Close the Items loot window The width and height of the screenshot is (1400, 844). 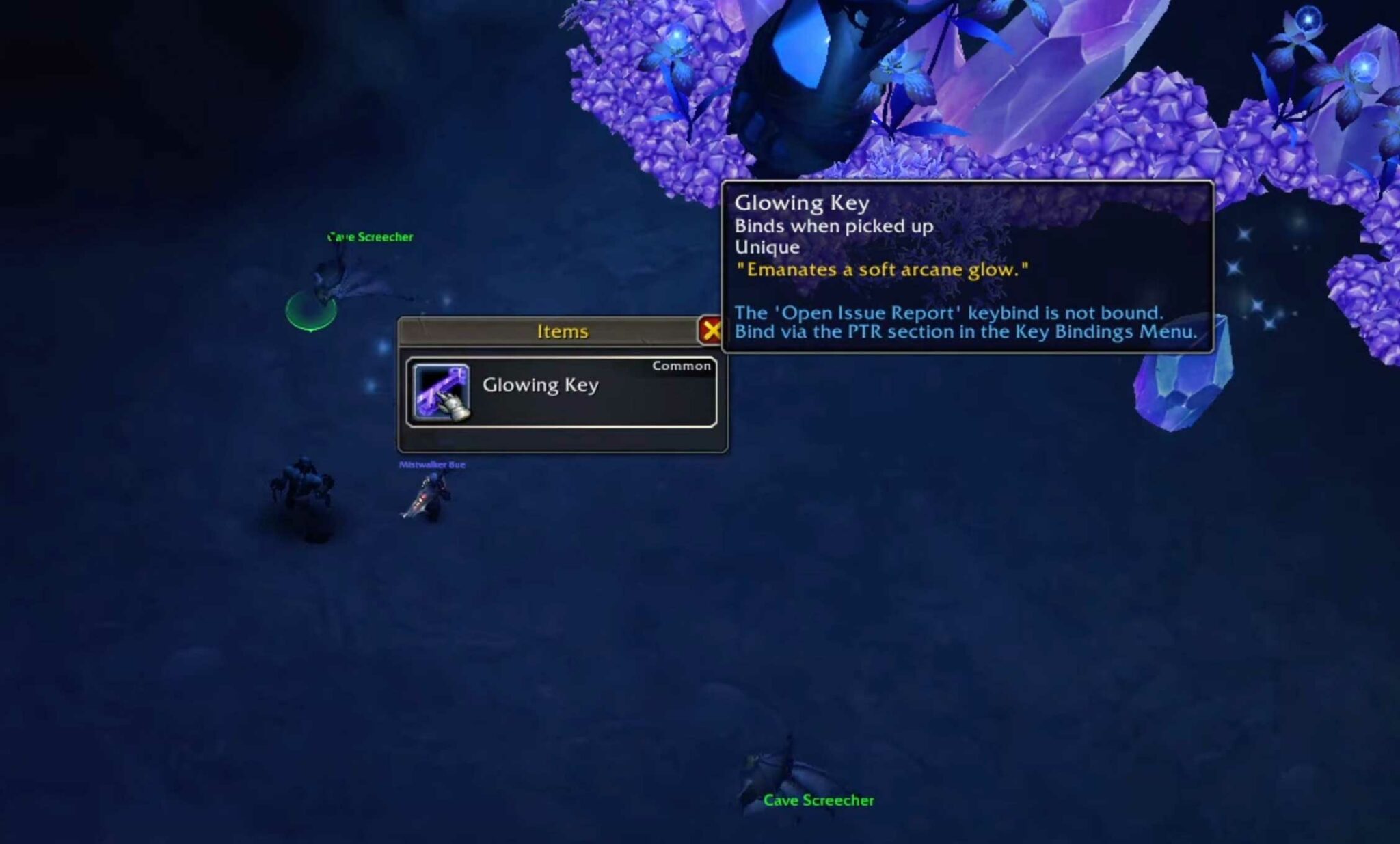coord(710,330)
